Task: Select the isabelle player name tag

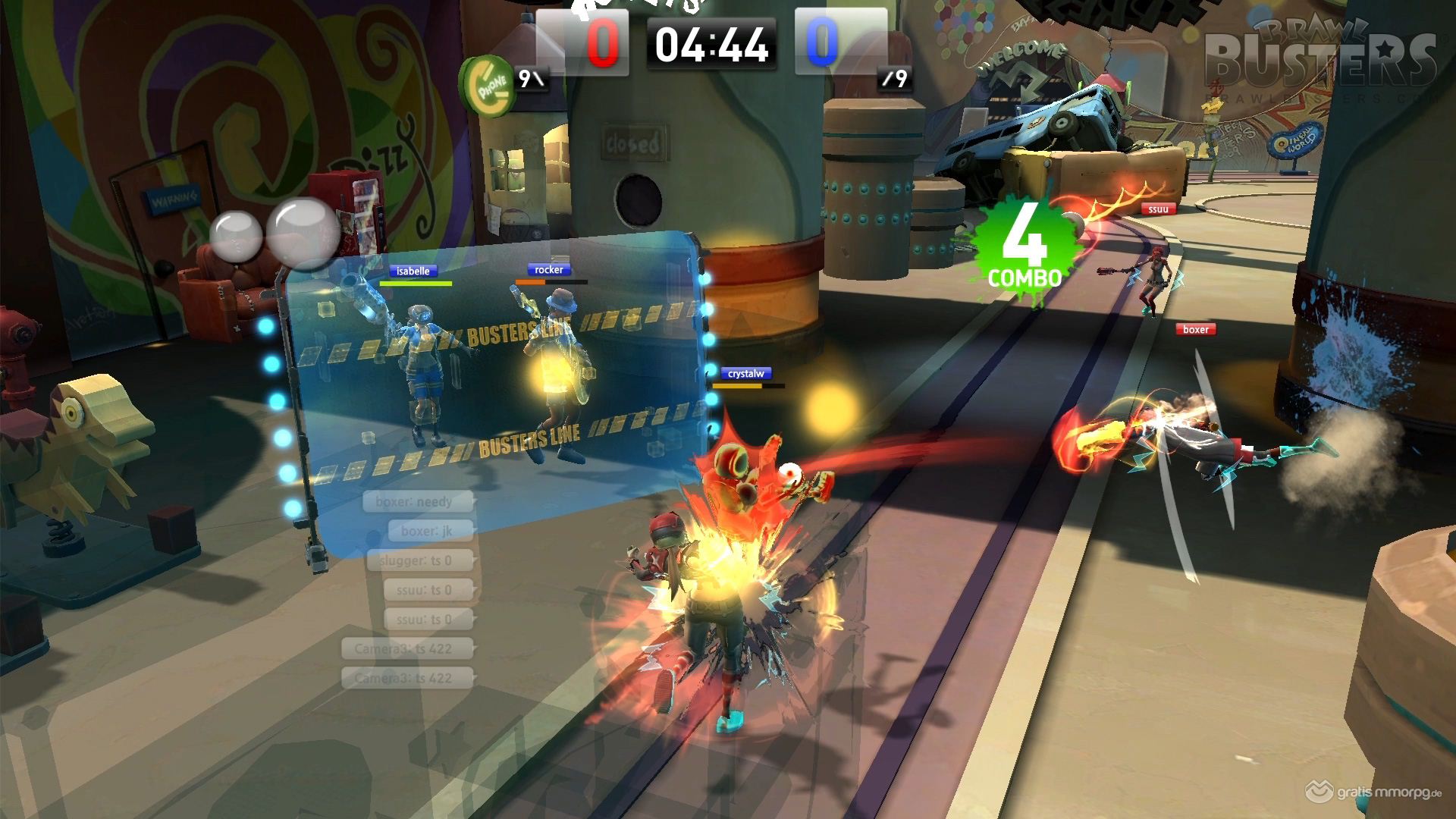Action: (413, 271)
